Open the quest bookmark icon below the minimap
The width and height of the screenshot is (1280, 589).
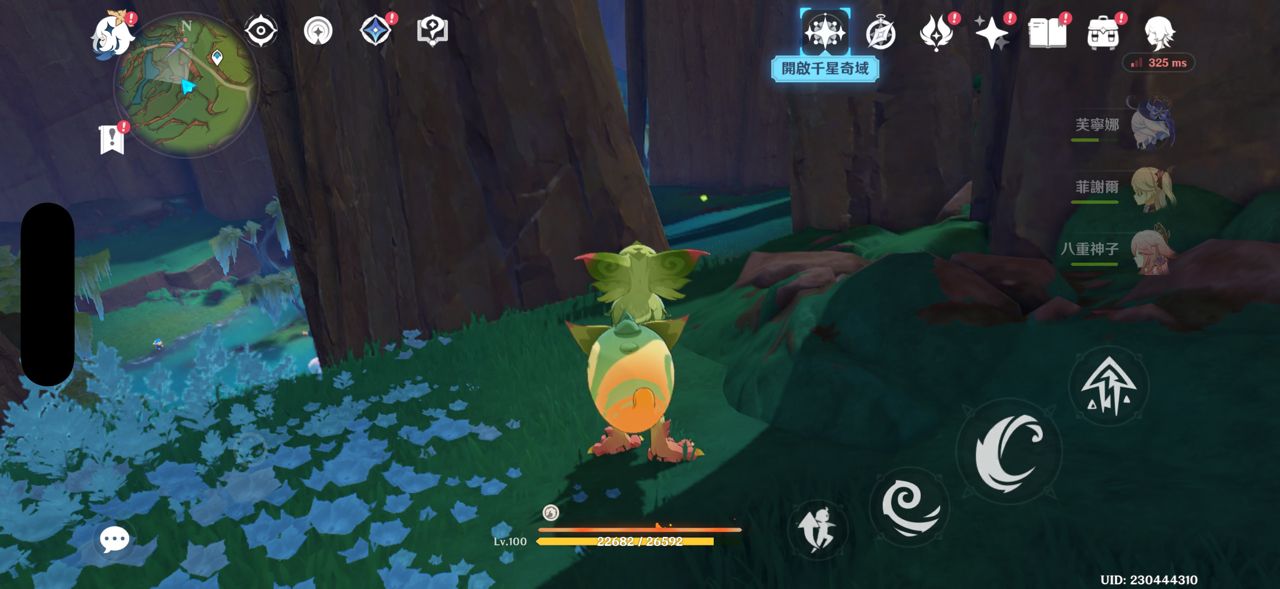tap(112, 140)
